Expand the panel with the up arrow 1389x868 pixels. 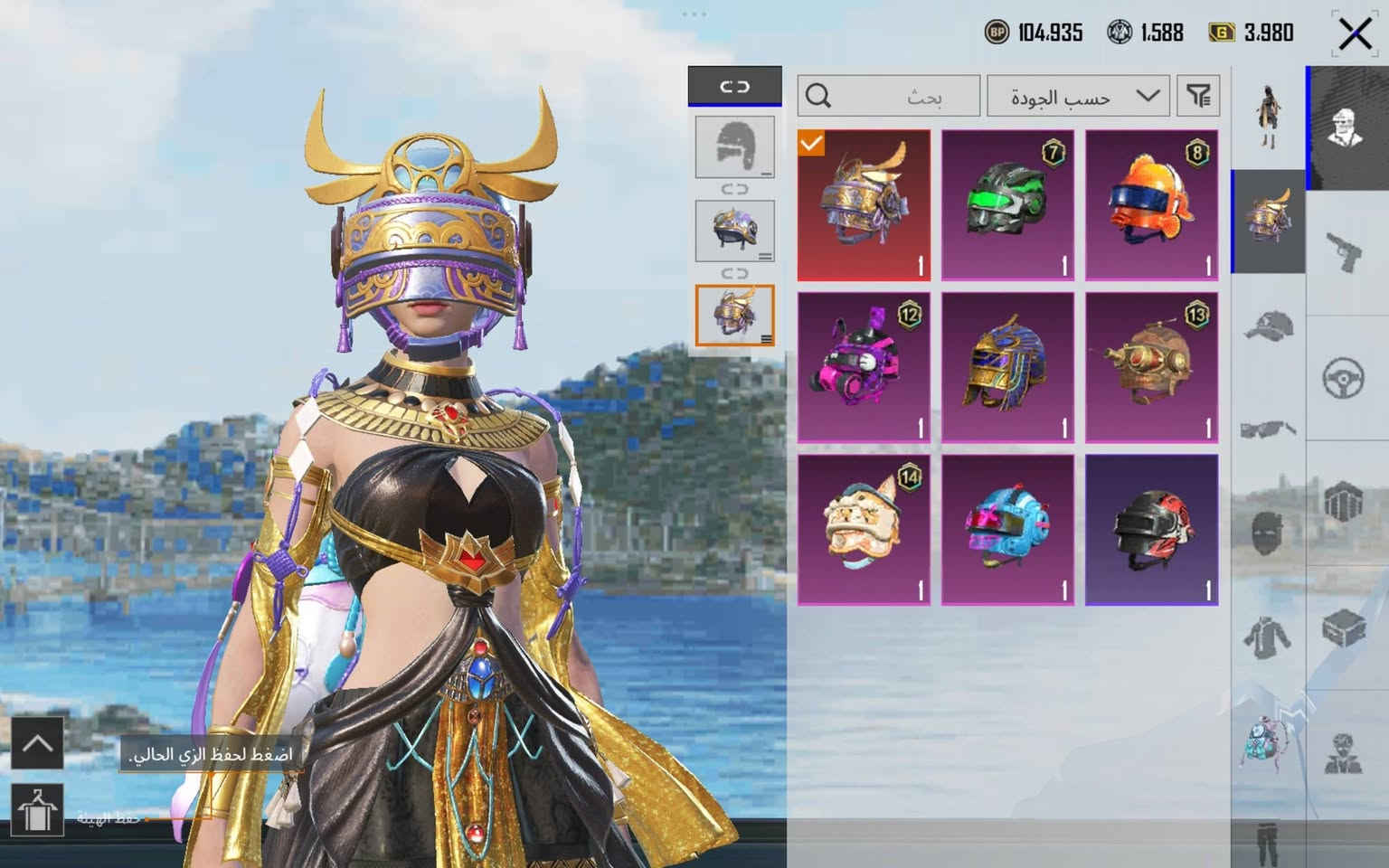[x=37, y=743]
